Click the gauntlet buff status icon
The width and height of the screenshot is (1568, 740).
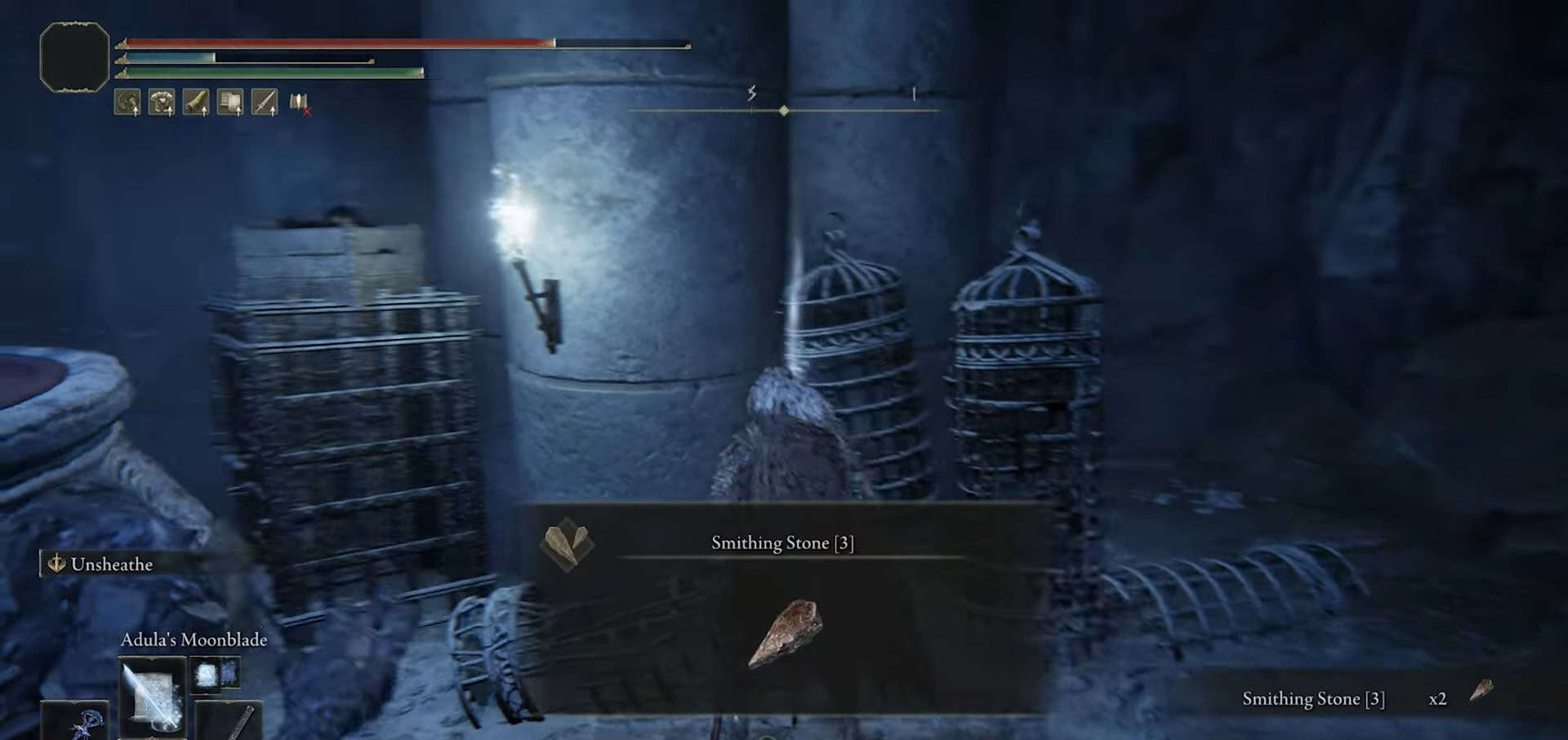click(x=230, y=102)
